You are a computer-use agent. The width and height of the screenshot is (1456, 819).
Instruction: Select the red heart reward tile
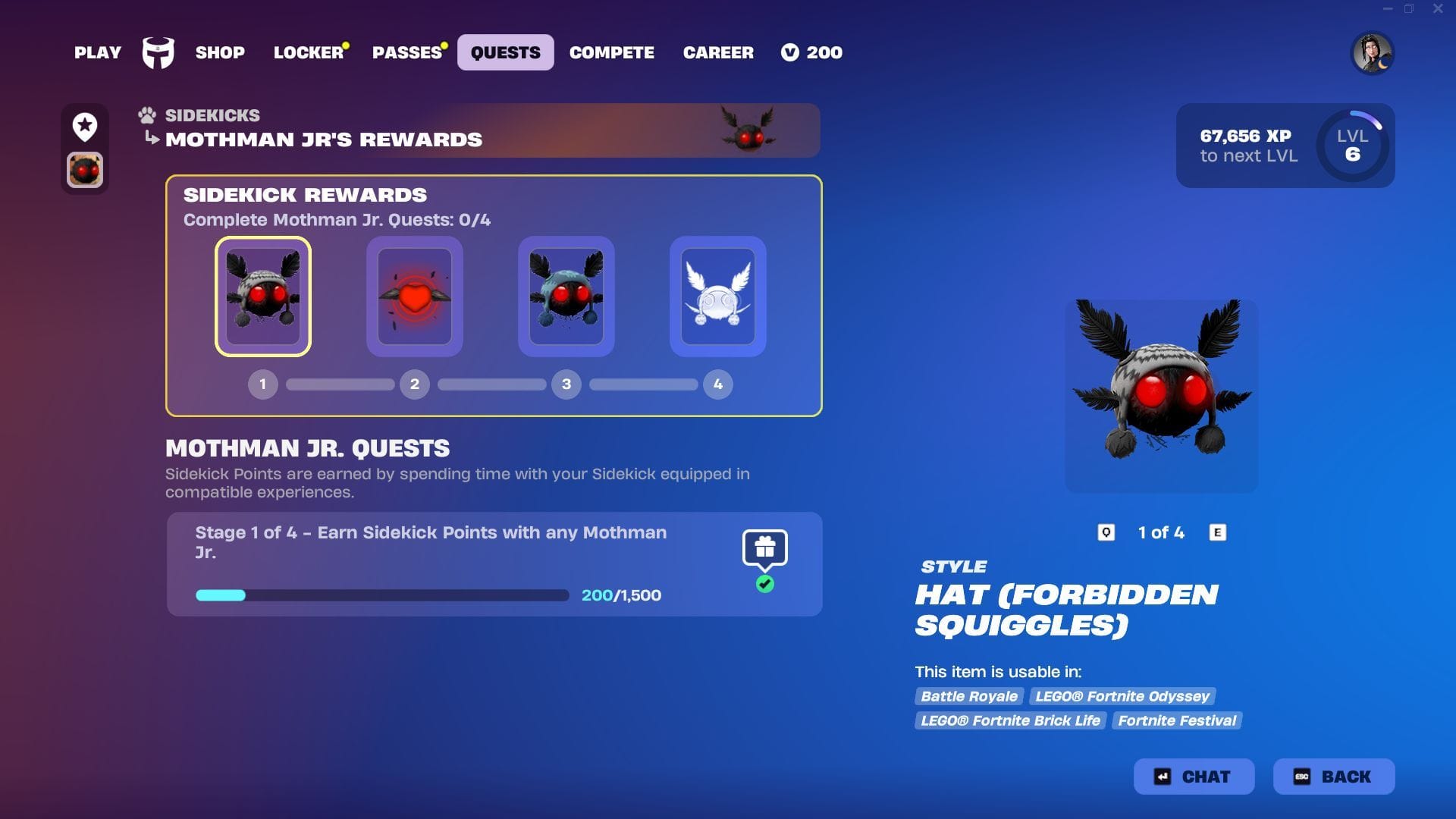(415, 297)
